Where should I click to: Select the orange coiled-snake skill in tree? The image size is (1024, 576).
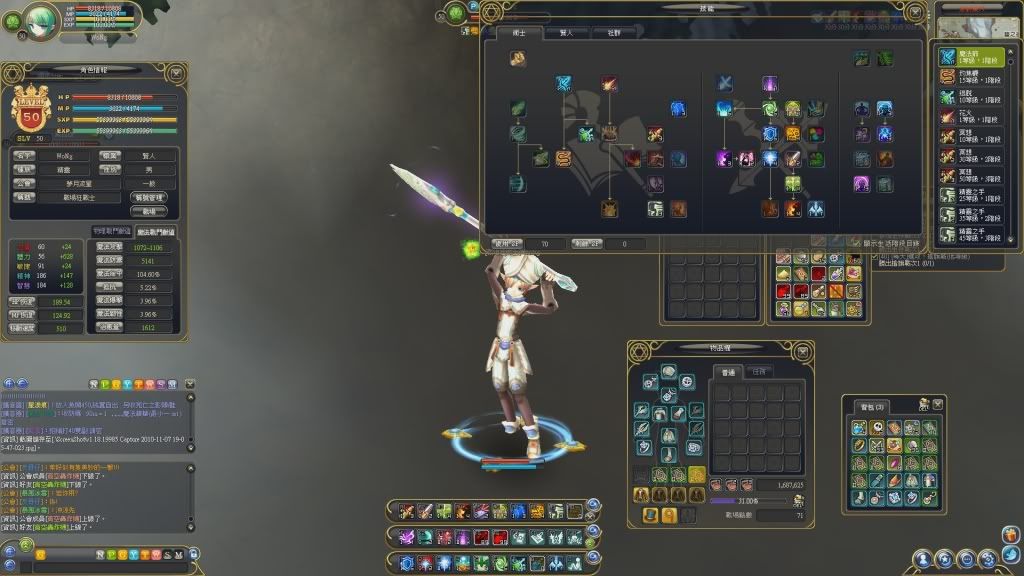565,158
